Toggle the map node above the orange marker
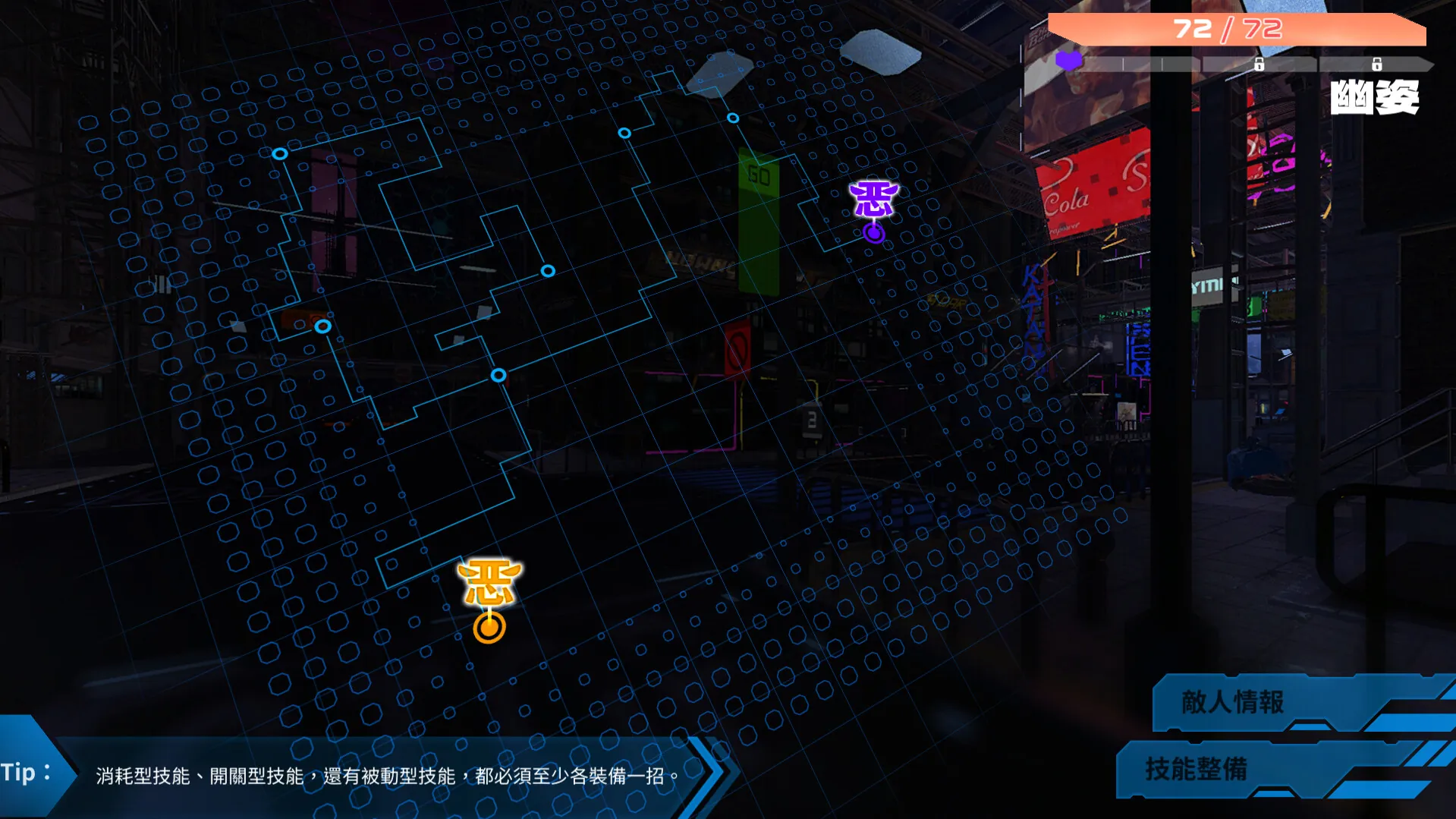1456x819 pixels. tap(498, 375)
